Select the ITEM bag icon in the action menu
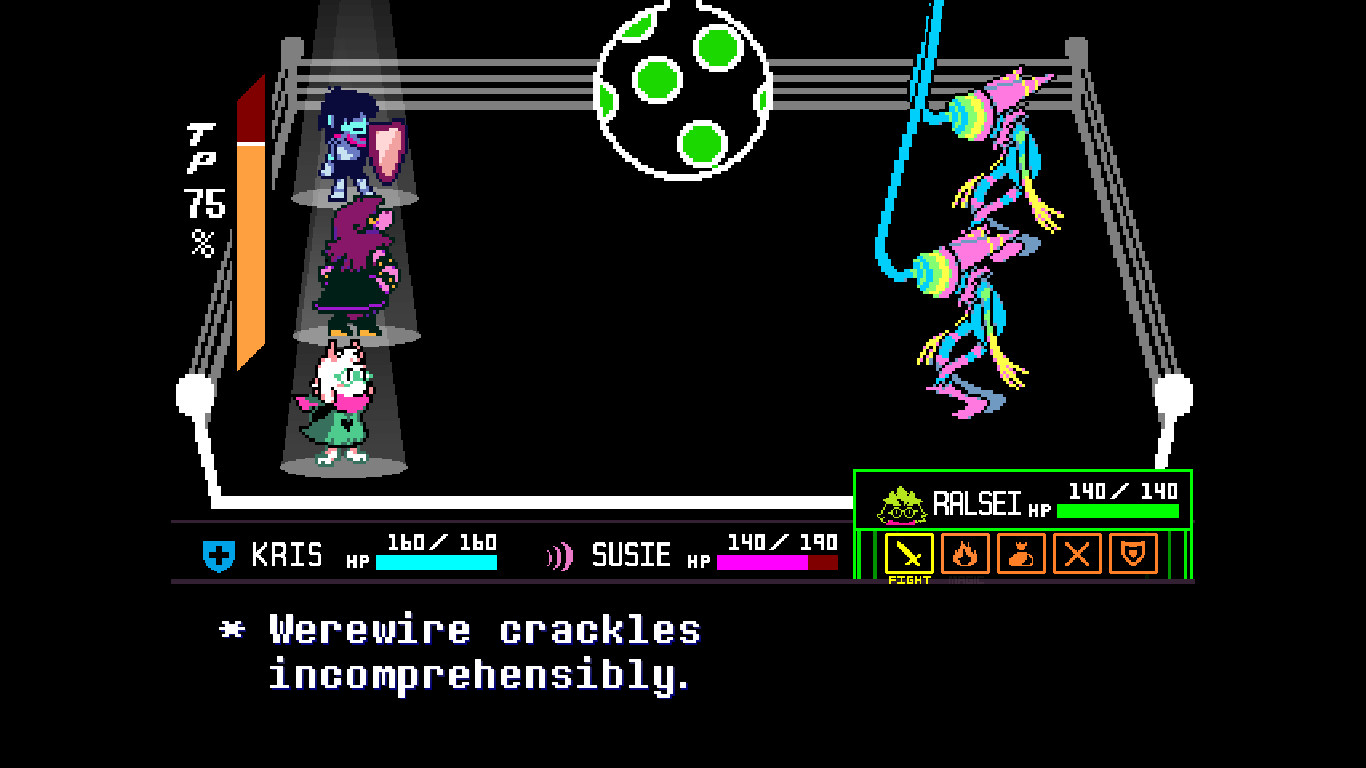This screenshot has height=768, width=1366. pos(1020,555)
